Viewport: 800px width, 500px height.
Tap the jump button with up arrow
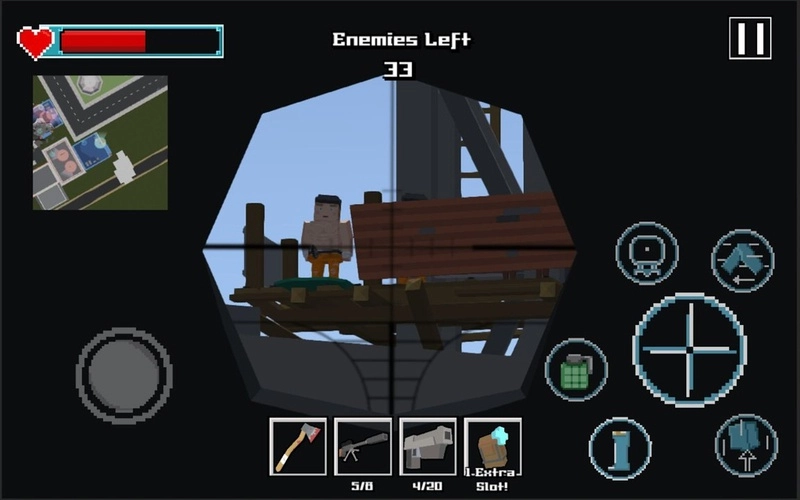(x=746, y=444)
